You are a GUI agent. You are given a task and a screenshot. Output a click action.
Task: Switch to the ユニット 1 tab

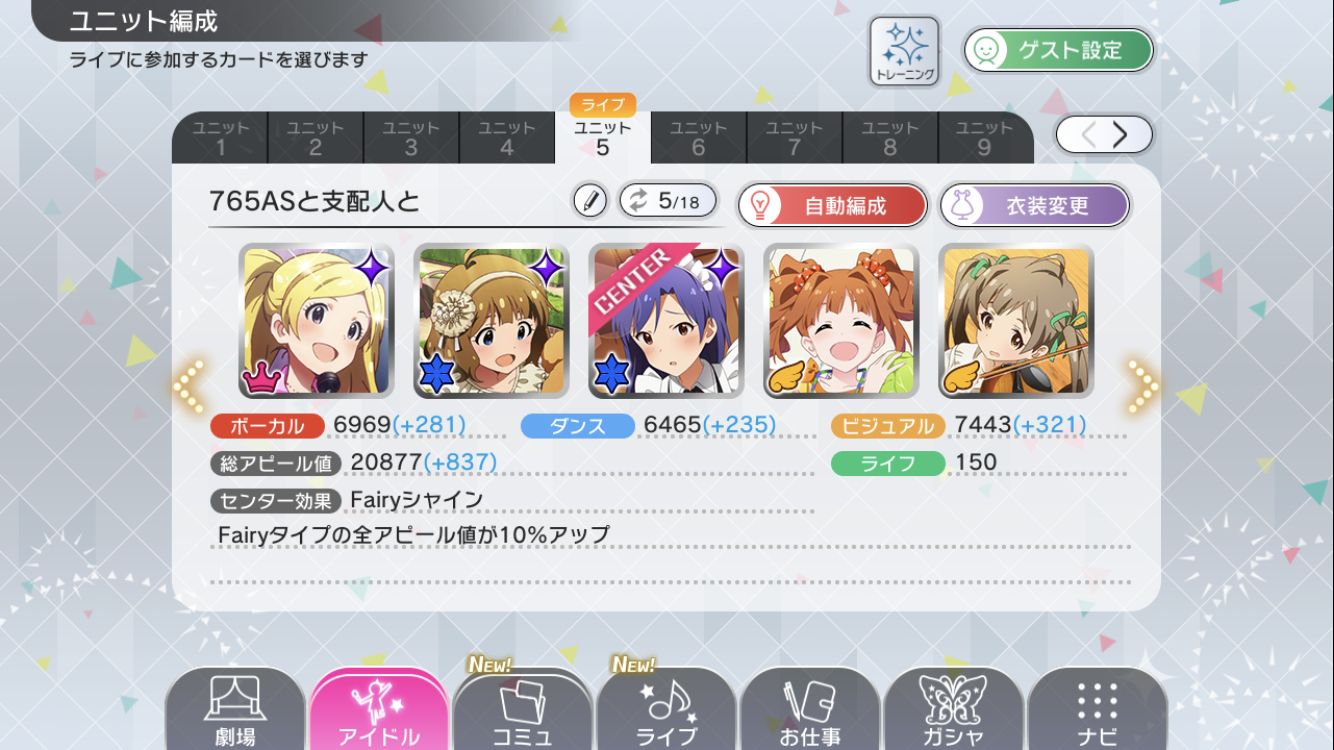point(220,138)
